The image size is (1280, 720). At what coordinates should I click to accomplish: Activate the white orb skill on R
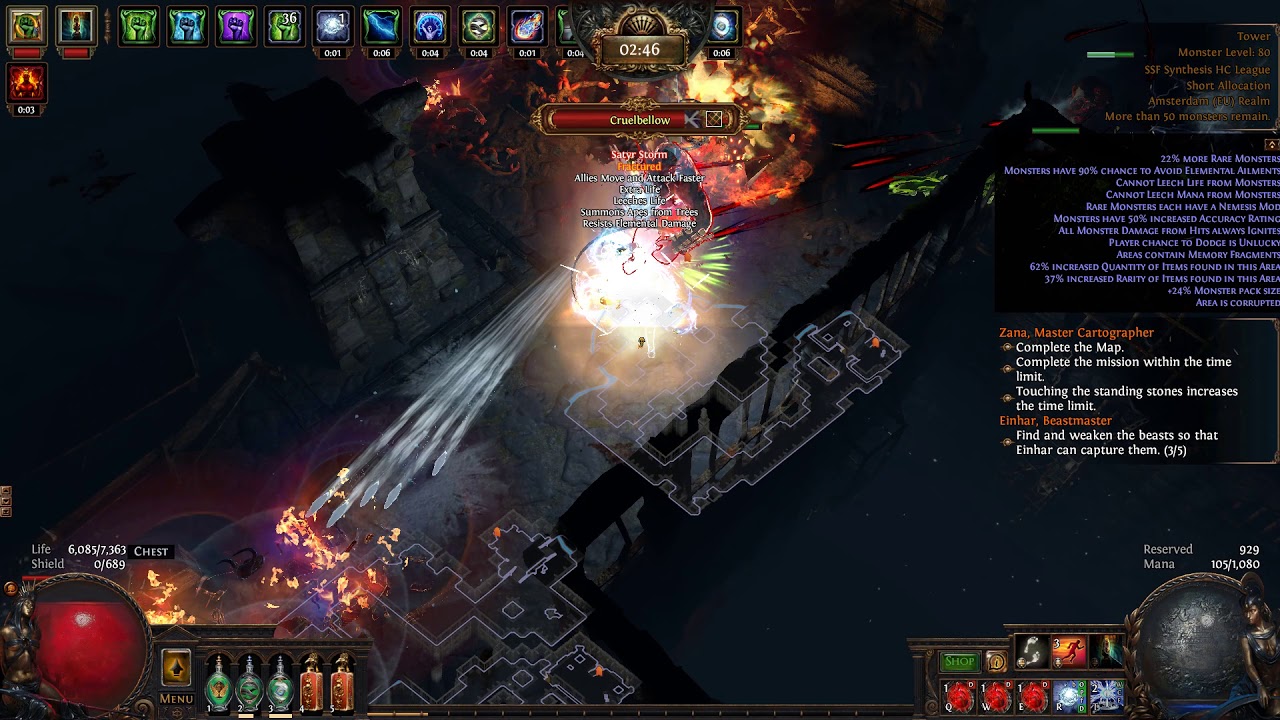click(x=1069, y=696)
